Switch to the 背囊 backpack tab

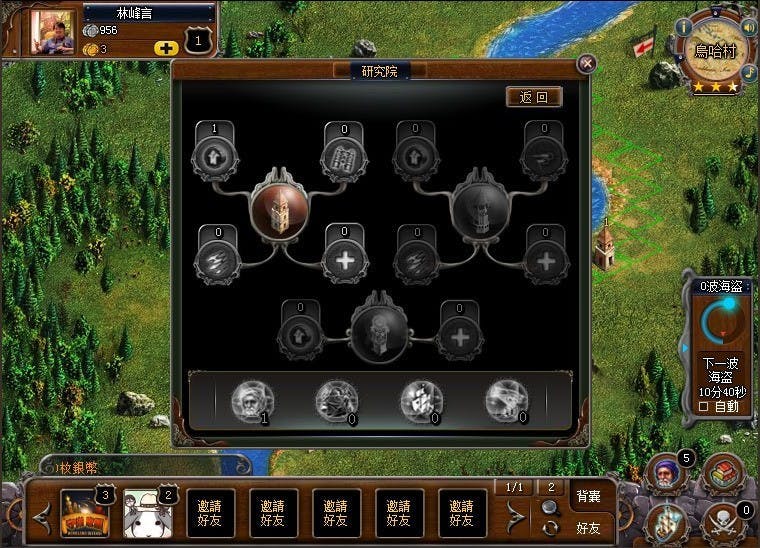tap(588, 496)
